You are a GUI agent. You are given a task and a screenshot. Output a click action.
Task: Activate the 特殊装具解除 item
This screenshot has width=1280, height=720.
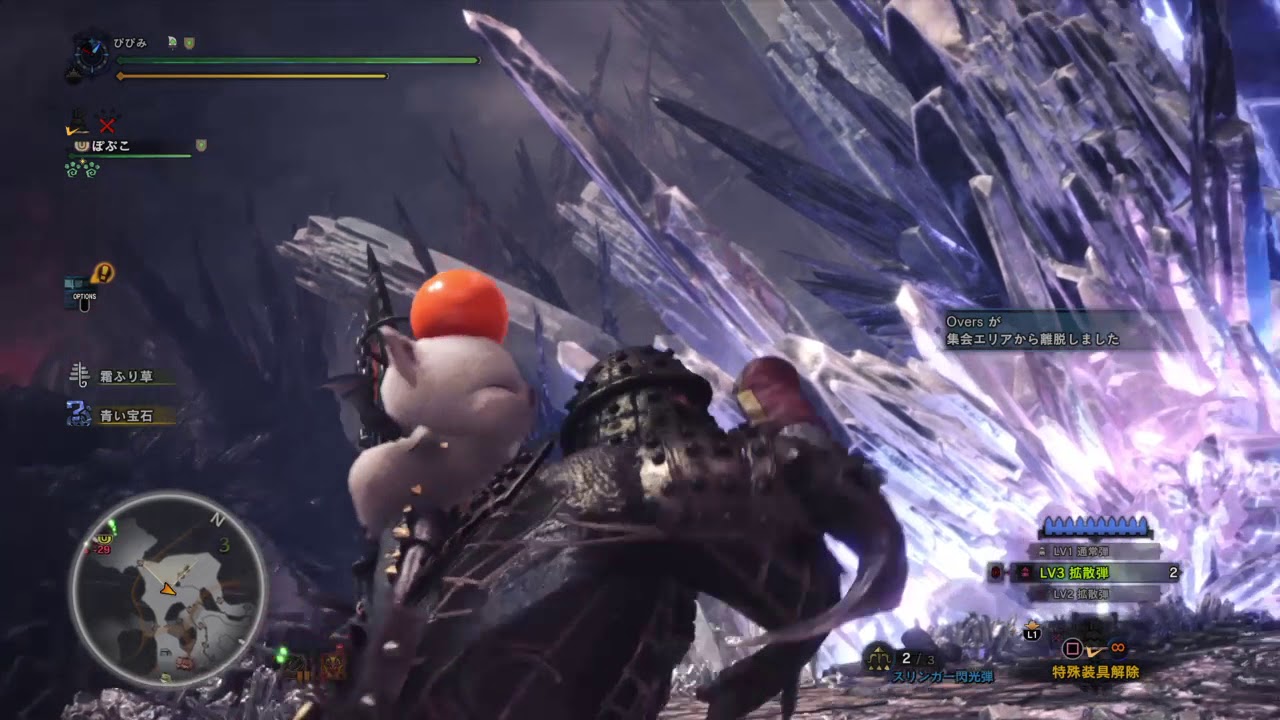pos(1095,672)
